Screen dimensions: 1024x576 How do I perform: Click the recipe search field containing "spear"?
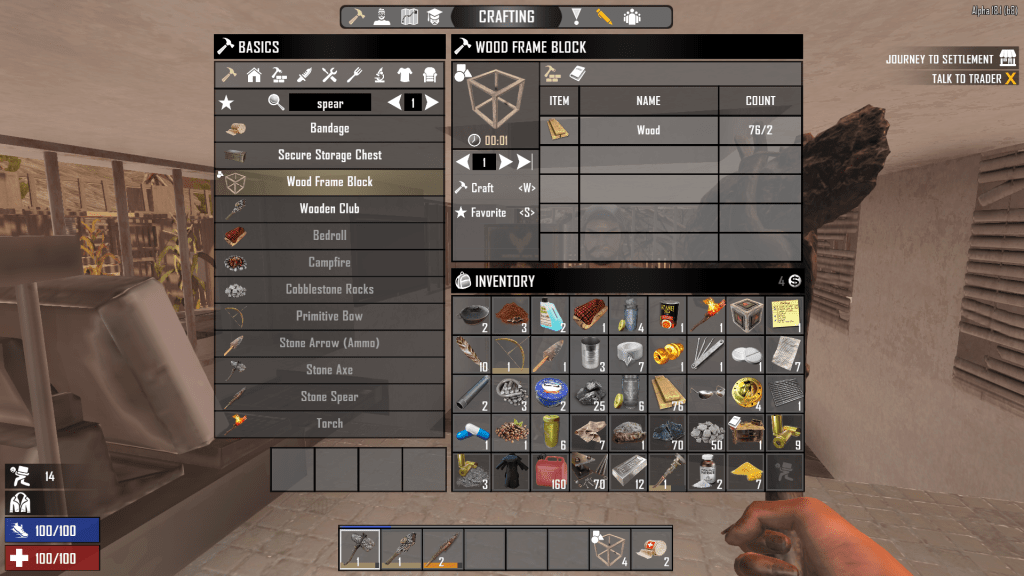[x=330, y=103]
